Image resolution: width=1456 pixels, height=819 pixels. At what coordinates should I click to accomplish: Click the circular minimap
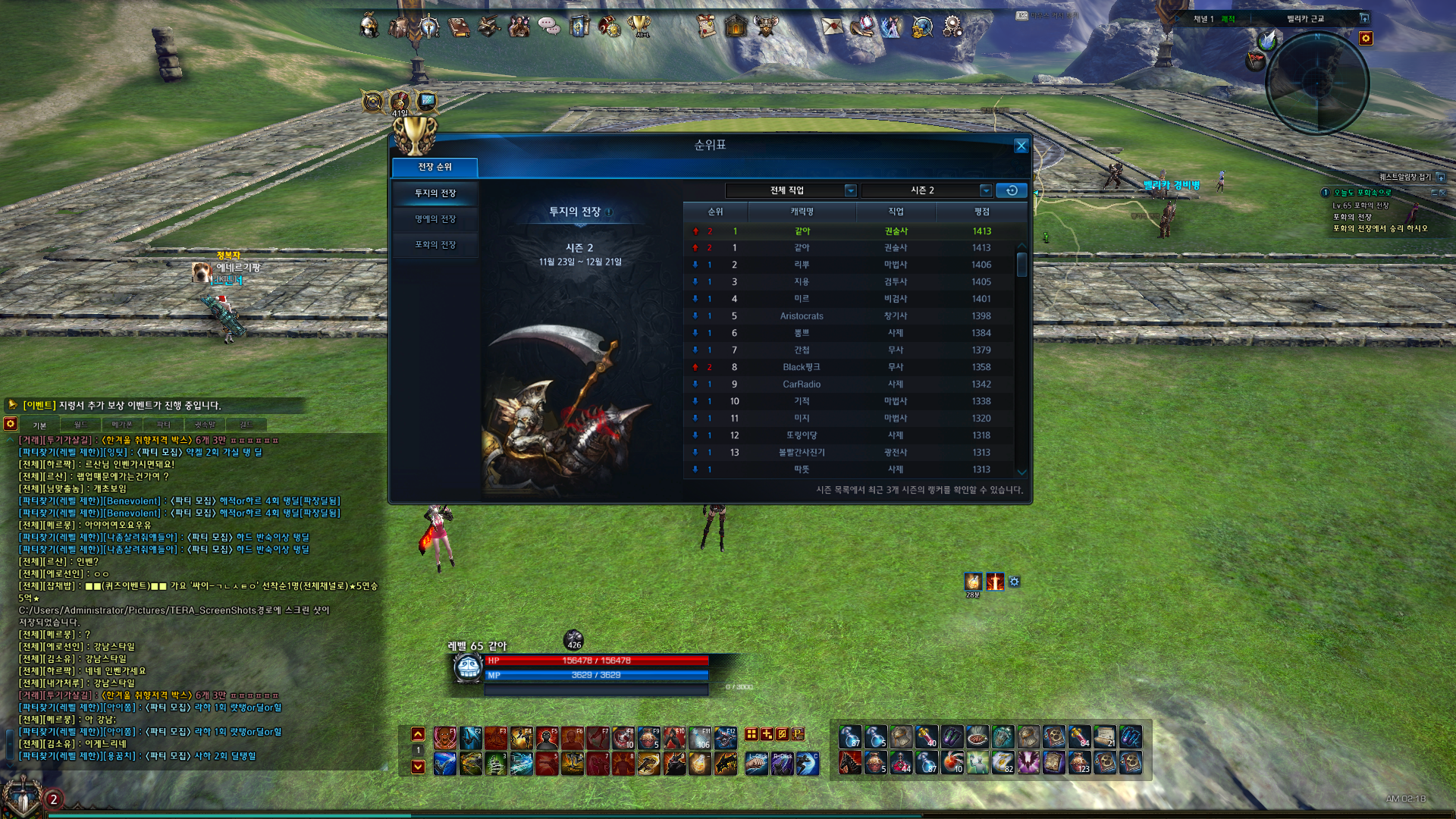[1317, 83]
